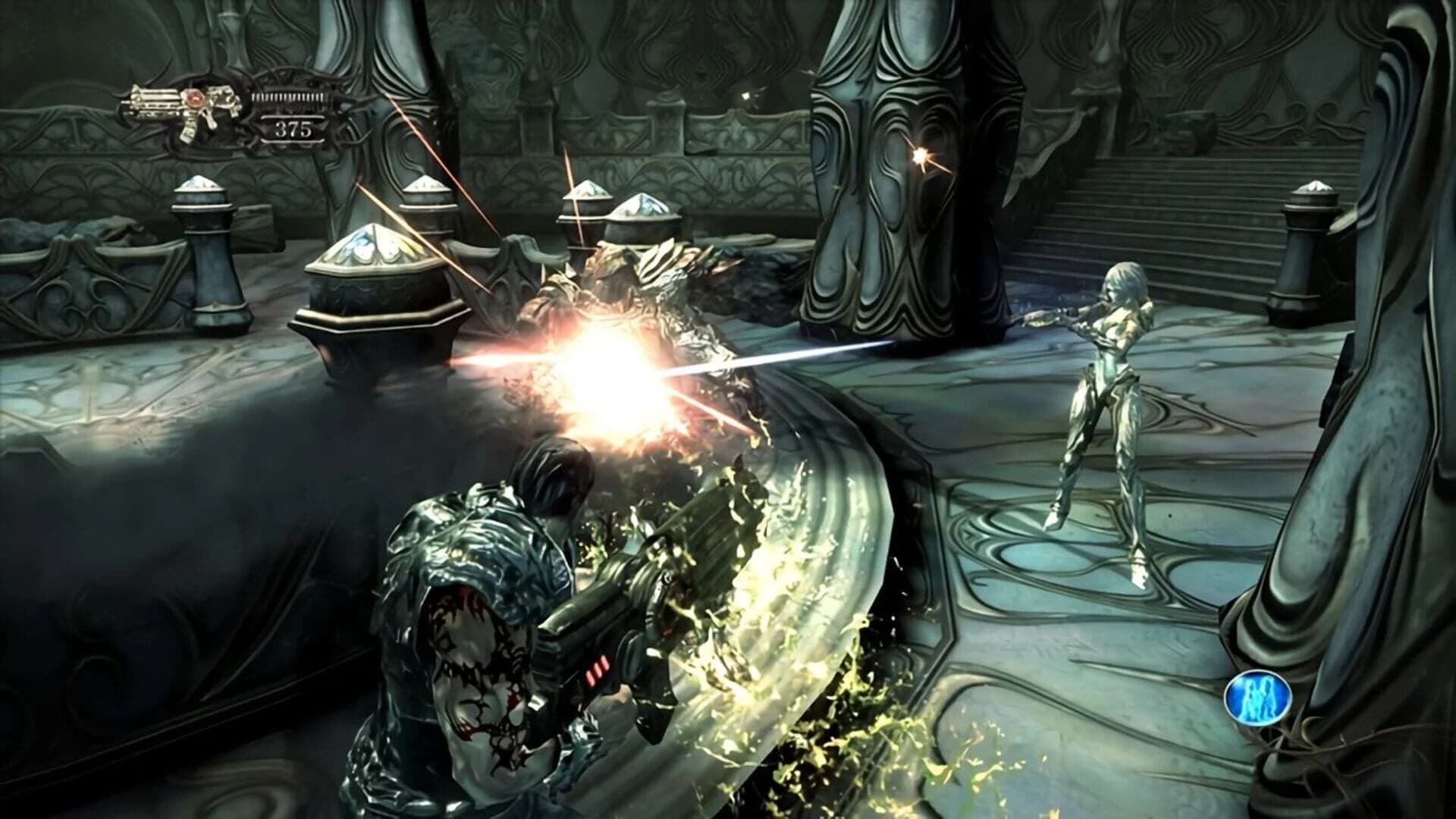Viewport: 1456px width, 819px height.
Task: Click the sparkling flare on the central pillar
Action: pos(921,154)
